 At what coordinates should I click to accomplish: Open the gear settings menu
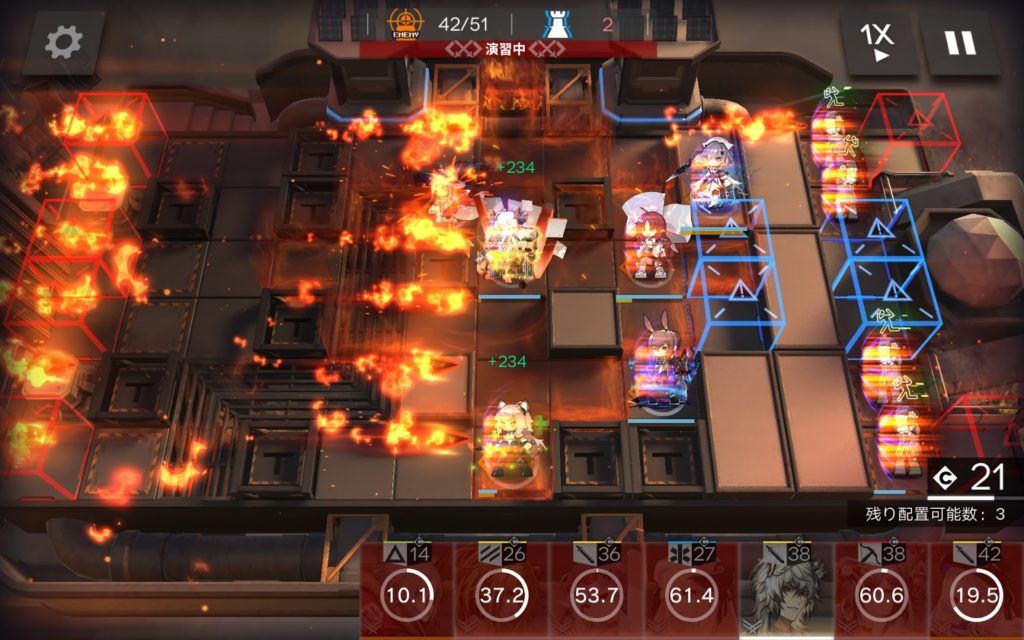pyautogui.click(x=64, y=43)
